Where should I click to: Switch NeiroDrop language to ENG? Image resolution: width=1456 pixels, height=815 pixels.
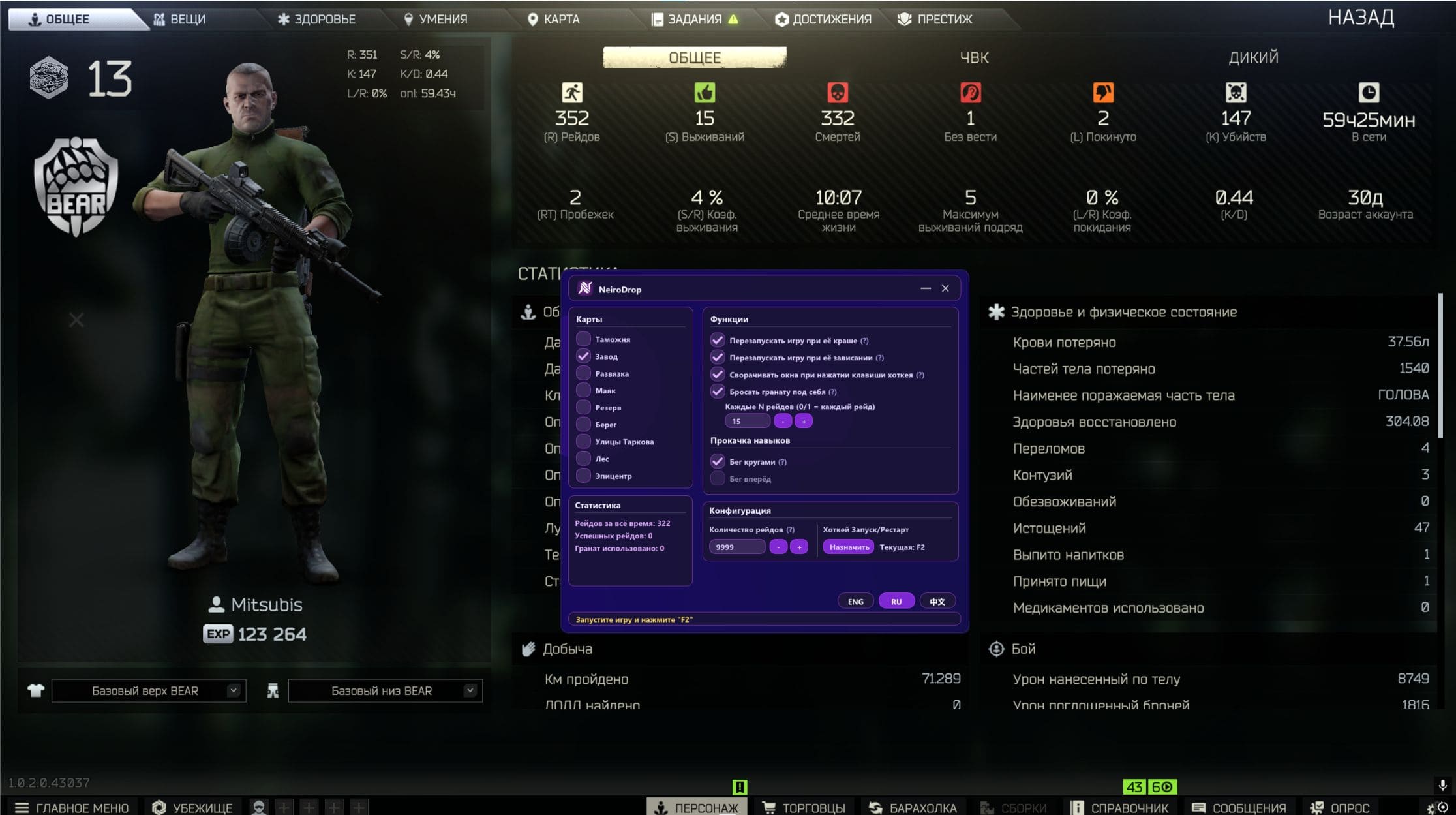(x=855, y=600)
